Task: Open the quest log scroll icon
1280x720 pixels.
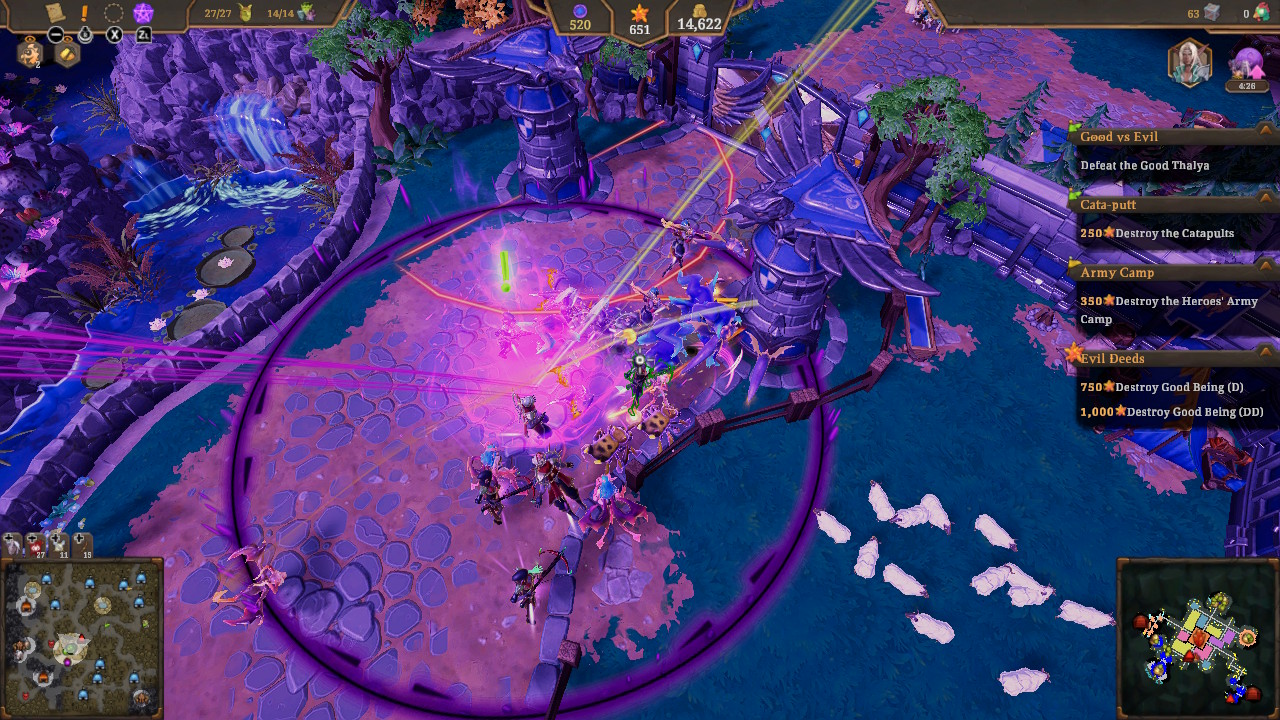Action: click(55, 11)
